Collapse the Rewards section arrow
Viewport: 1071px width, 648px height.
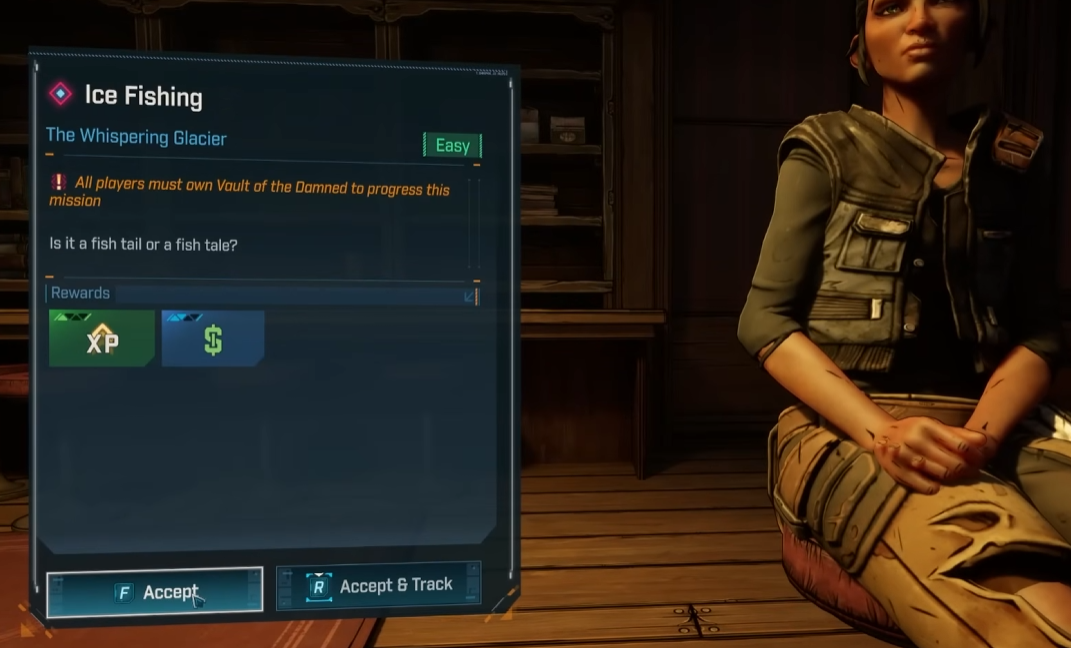coord(469,295)
